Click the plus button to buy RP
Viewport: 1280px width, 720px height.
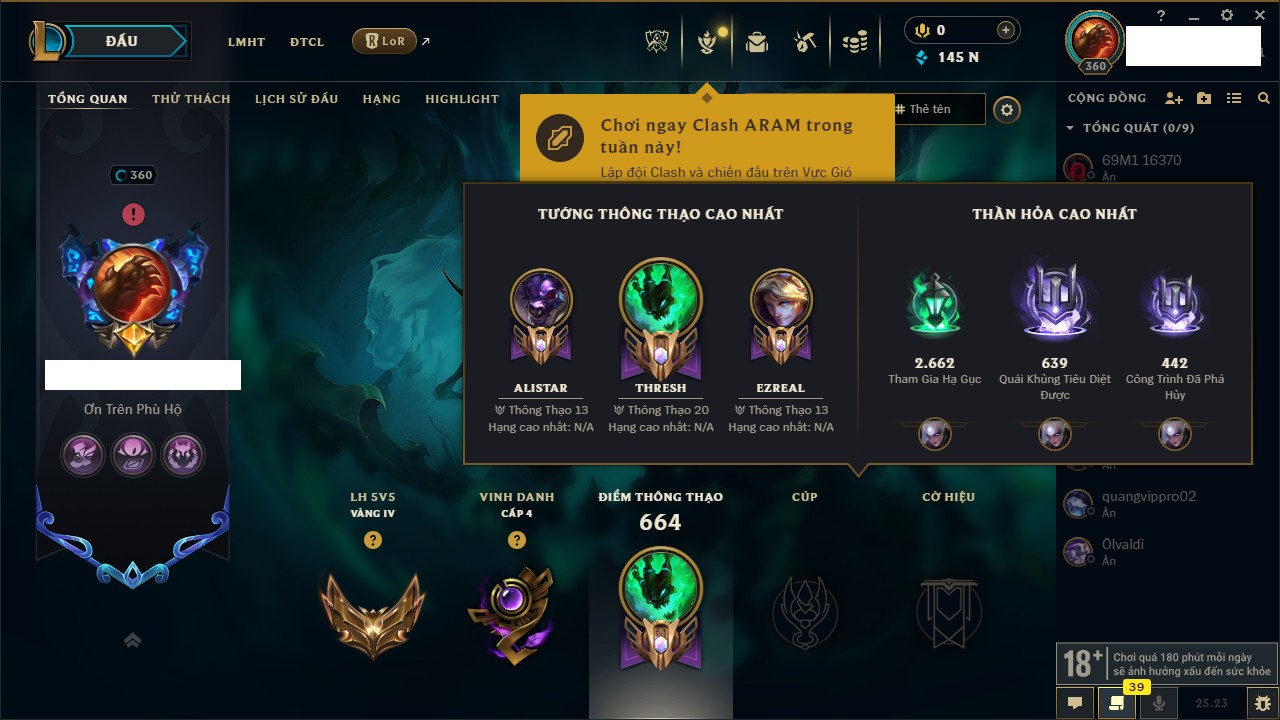pos(1005,30)
